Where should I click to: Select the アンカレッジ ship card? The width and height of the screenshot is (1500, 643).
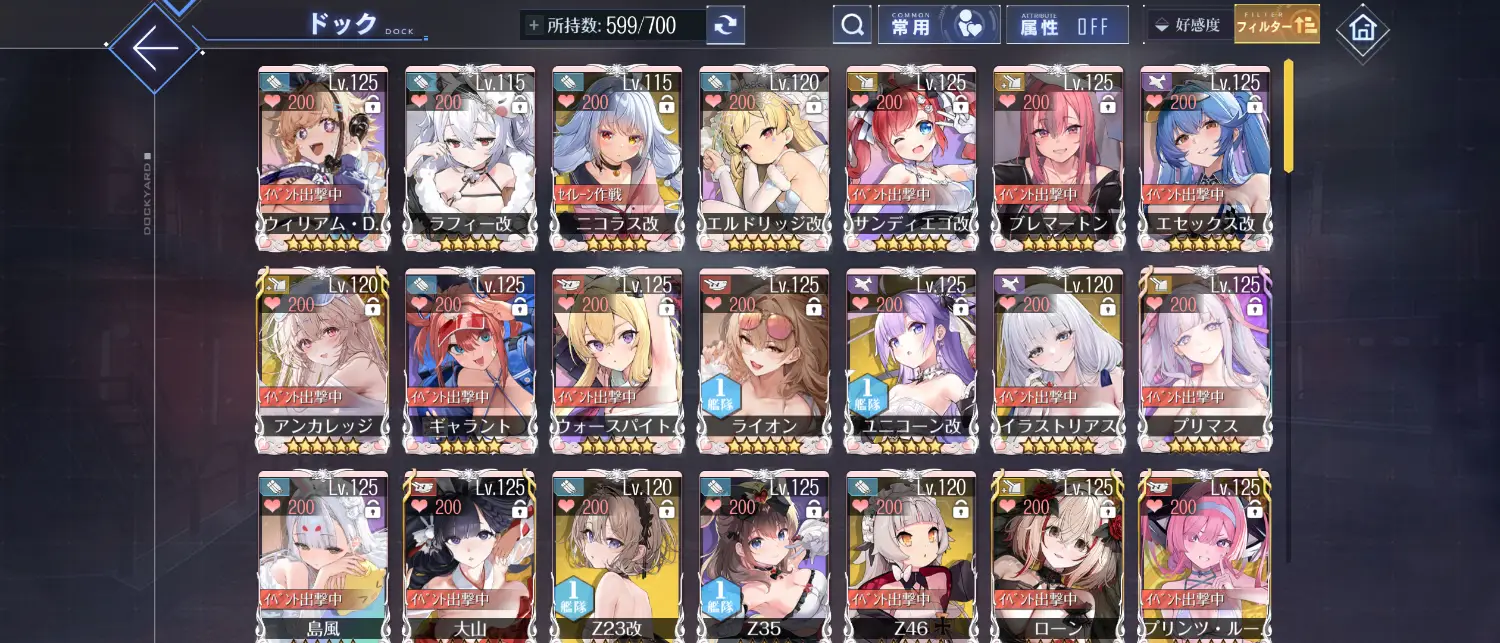tap(323, 360)
